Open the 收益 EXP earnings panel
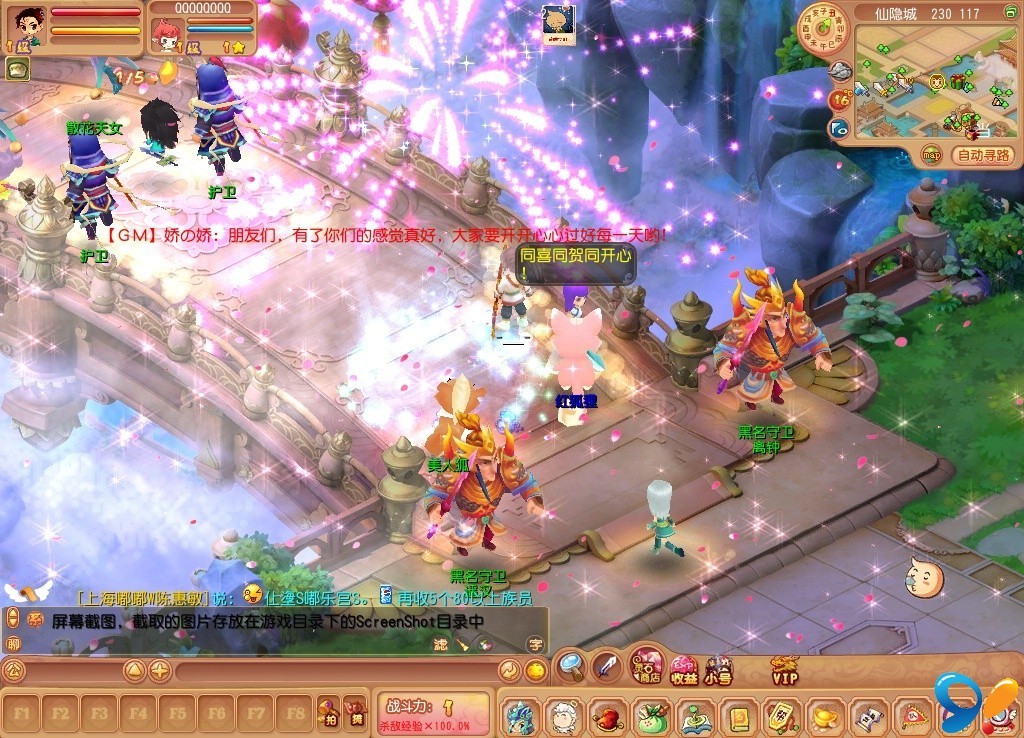 pyautogui.click(x=683, y=670)
